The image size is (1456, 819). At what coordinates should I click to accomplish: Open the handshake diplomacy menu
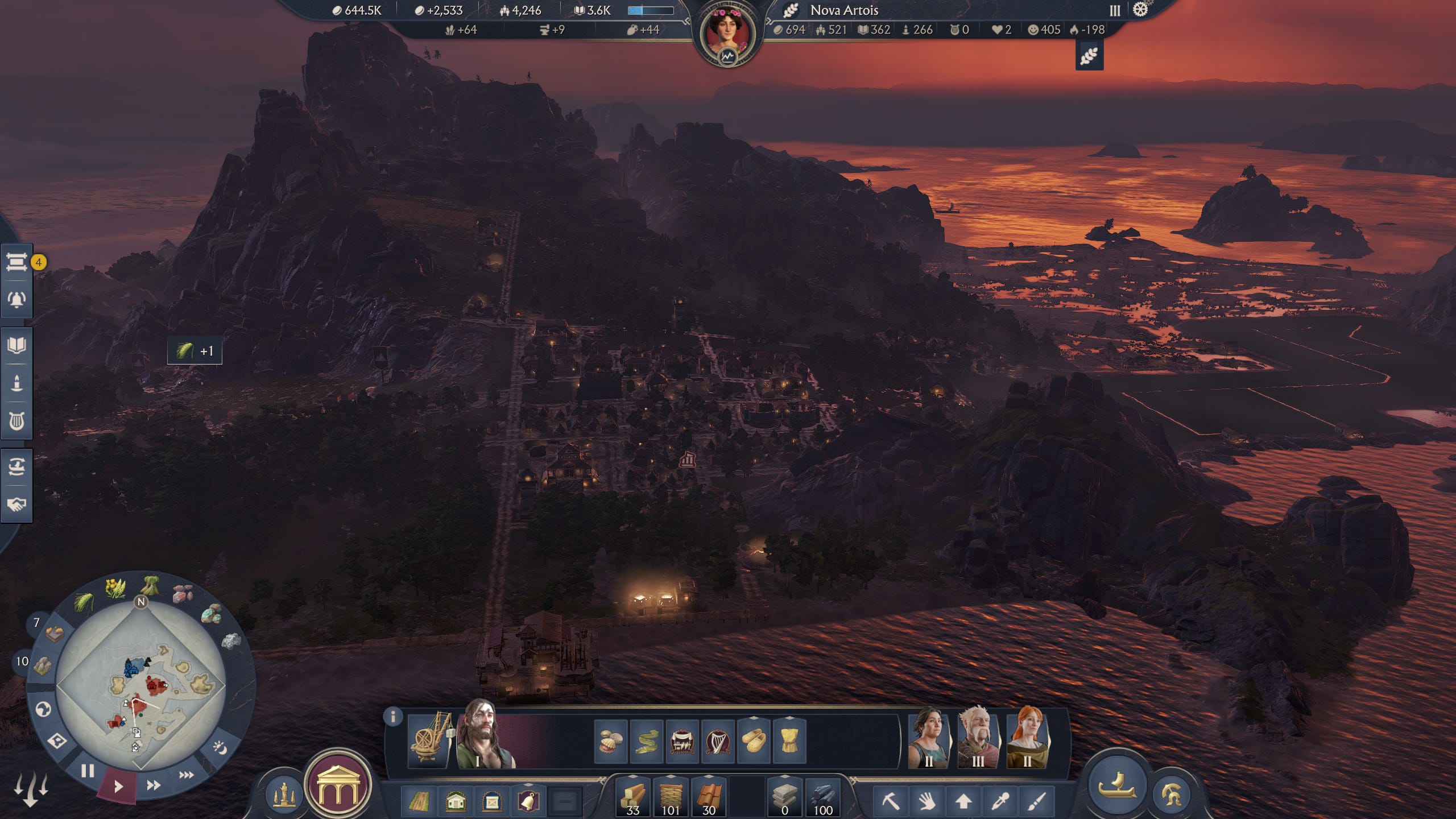16,504
